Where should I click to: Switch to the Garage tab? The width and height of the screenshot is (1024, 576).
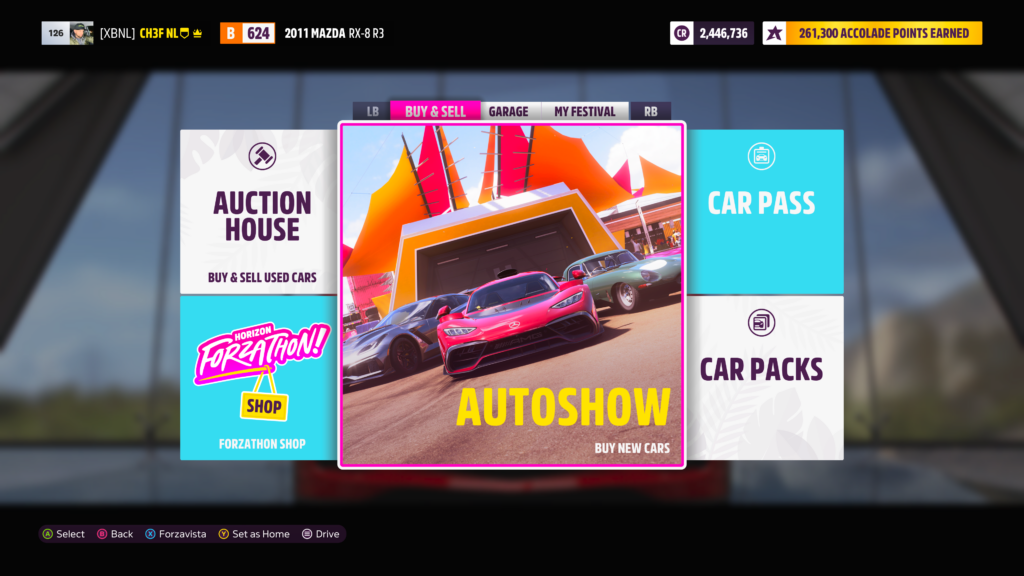508,111
